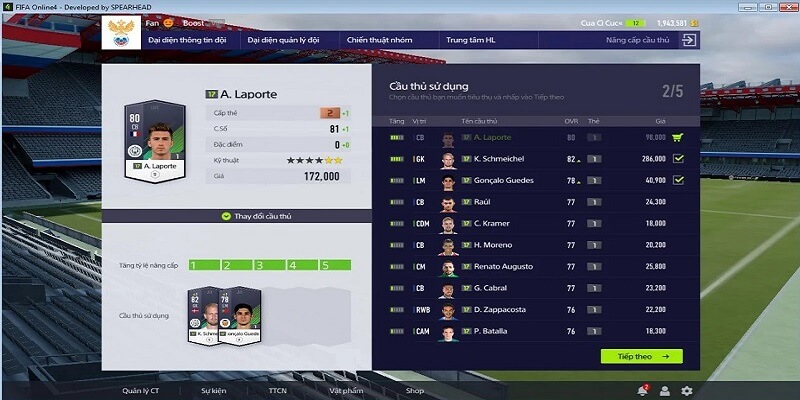Click the Tiếp theo button
Image resolution: width=800 pixels, height=400 pixels.
click(x=641, y=355)
